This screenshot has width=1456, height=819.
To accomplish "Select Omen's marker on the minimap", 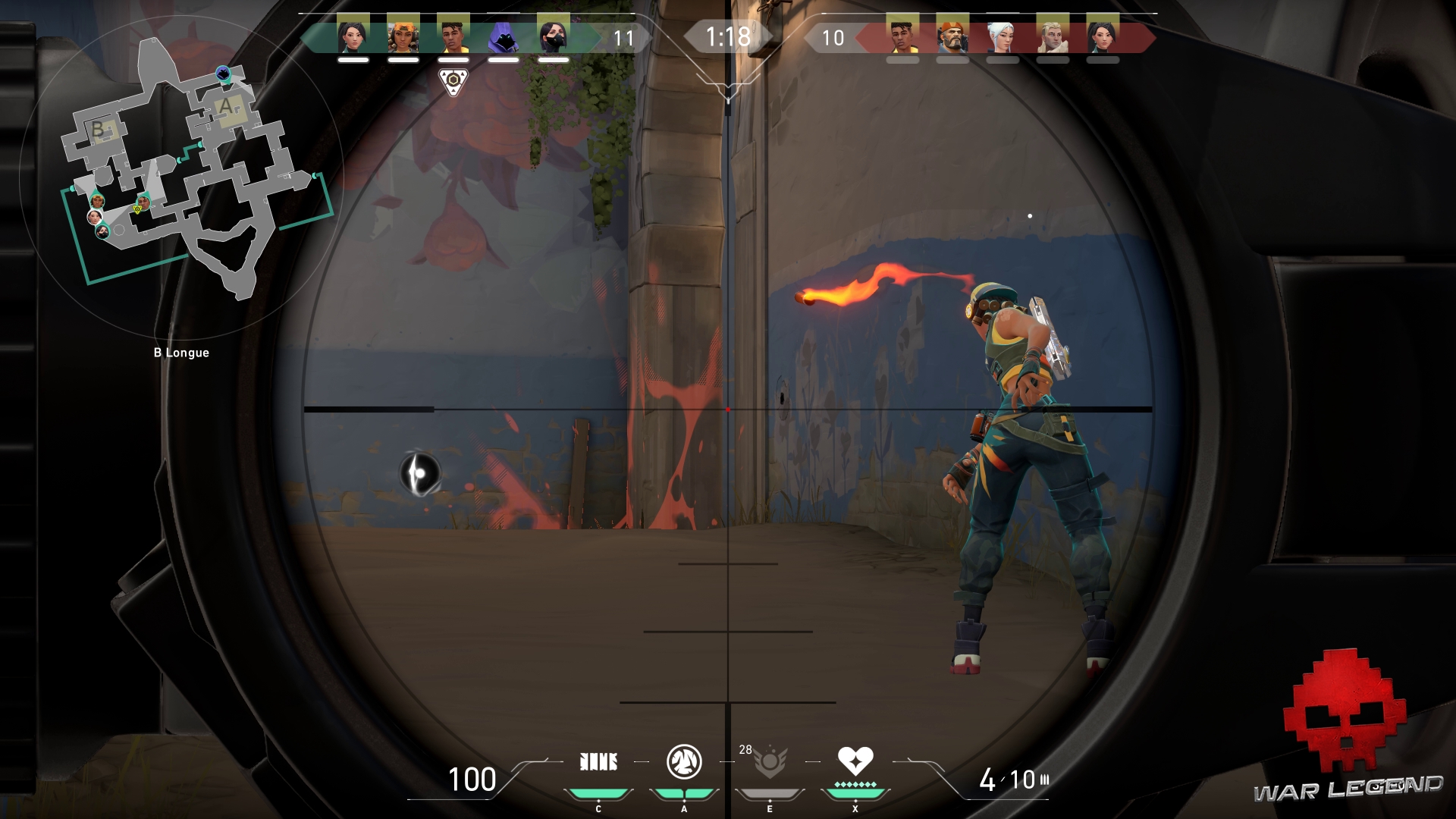I will point(223,73).
